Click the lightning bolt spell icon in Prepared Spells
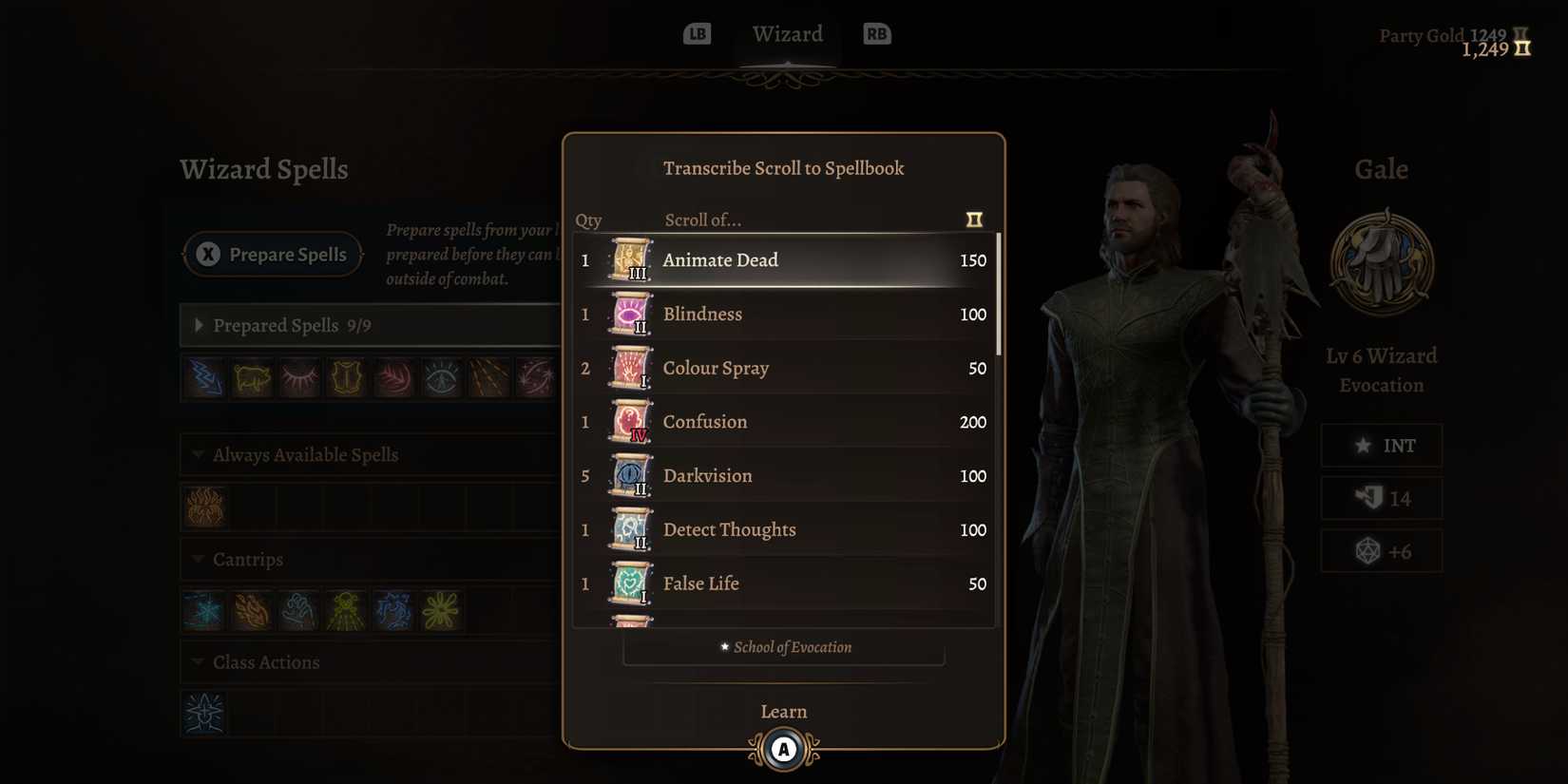Screen dimensions: 1568x784 point(203,377)
